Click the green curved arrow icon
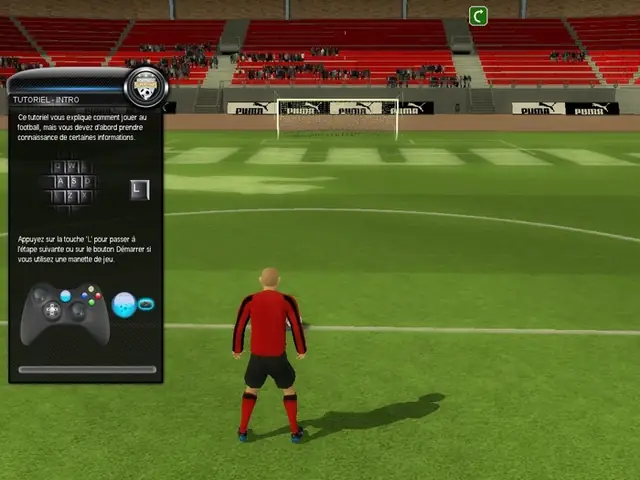This screenshot has width=640, height=480. point(478,15)
